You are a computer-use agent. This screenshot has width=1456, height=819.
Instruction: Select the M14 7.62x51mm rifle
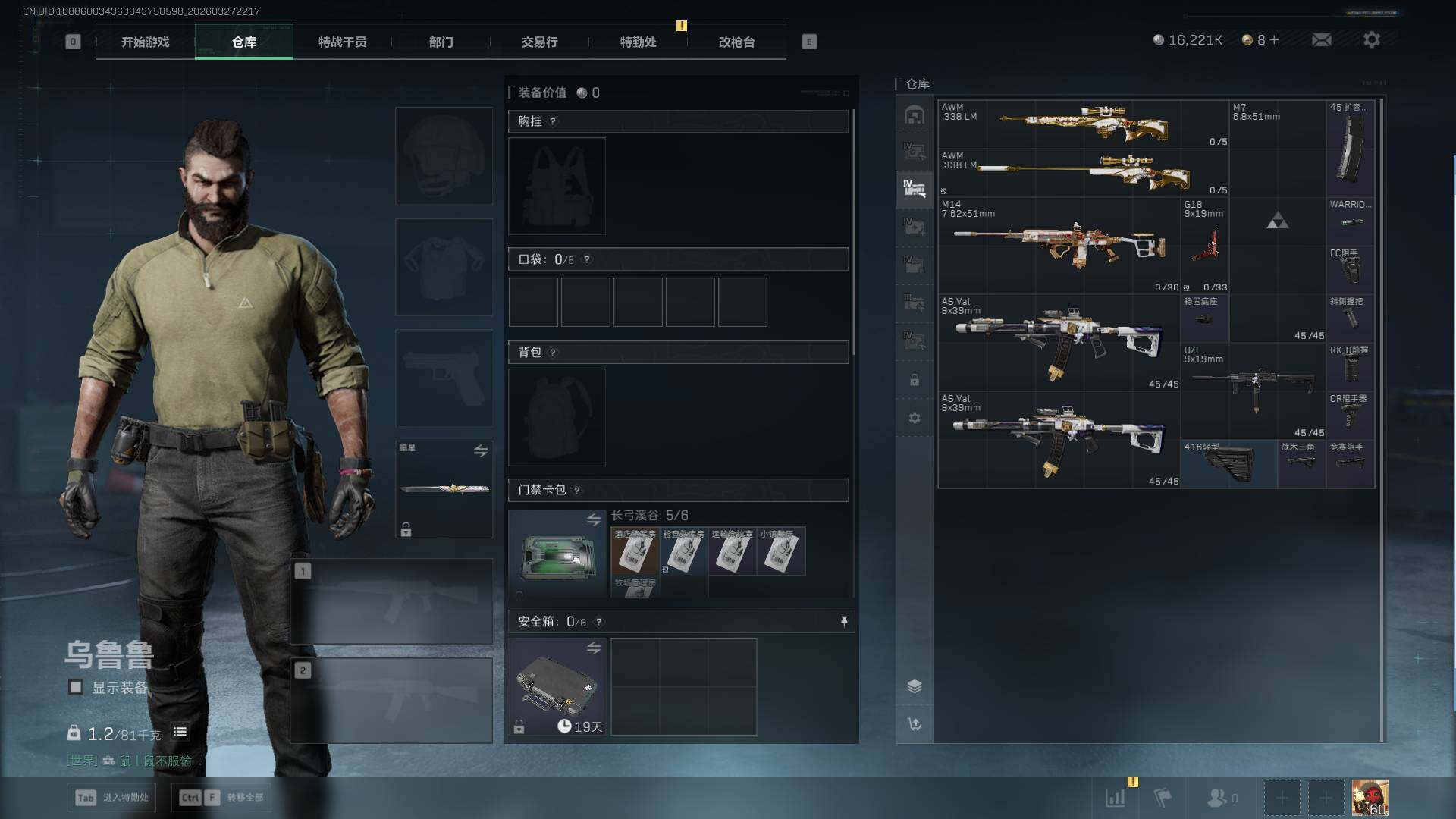pyautogui.click(x=1059, y=245)
